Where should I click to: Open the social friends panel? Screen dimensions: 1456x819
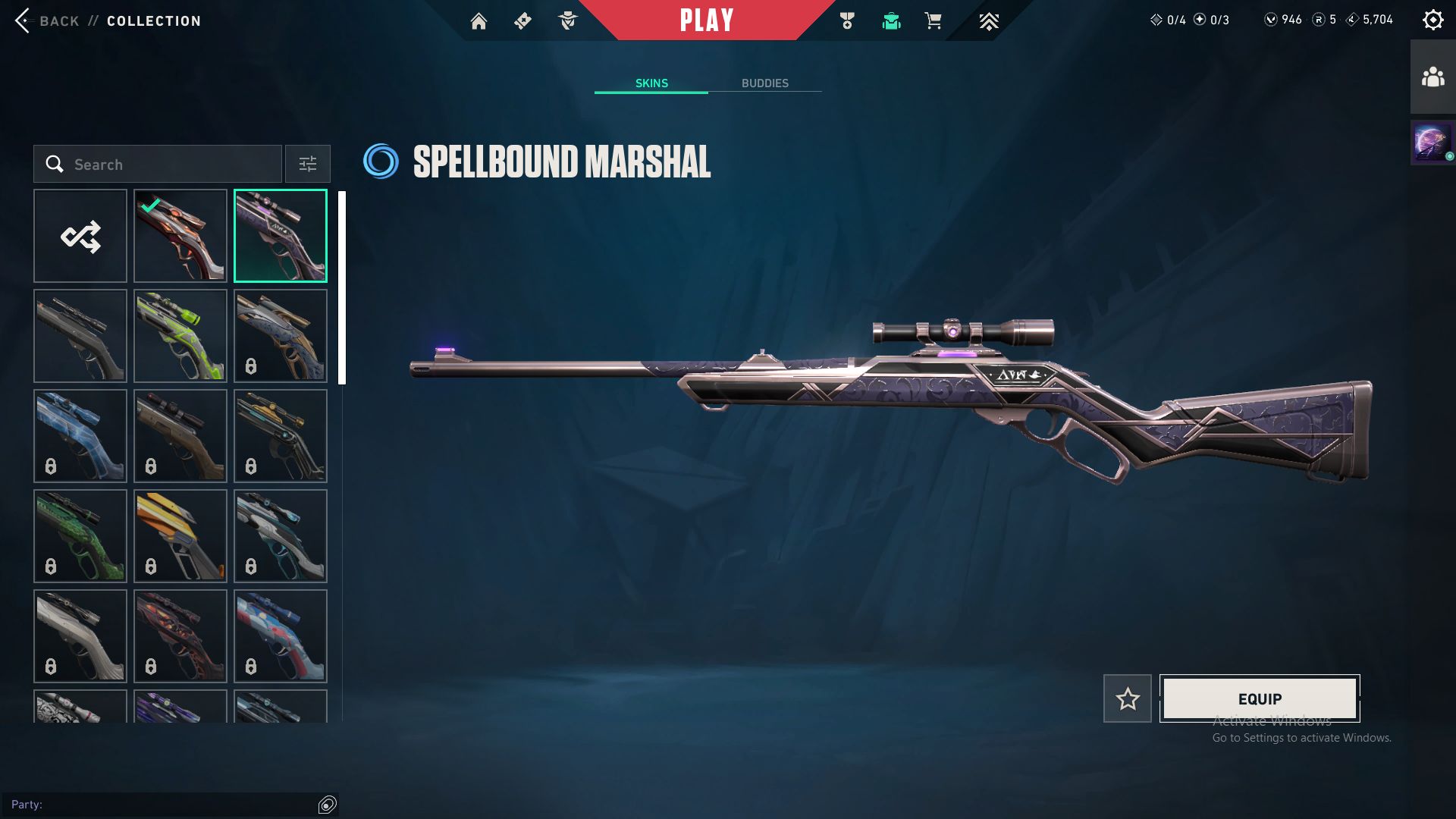(1432, 77)
